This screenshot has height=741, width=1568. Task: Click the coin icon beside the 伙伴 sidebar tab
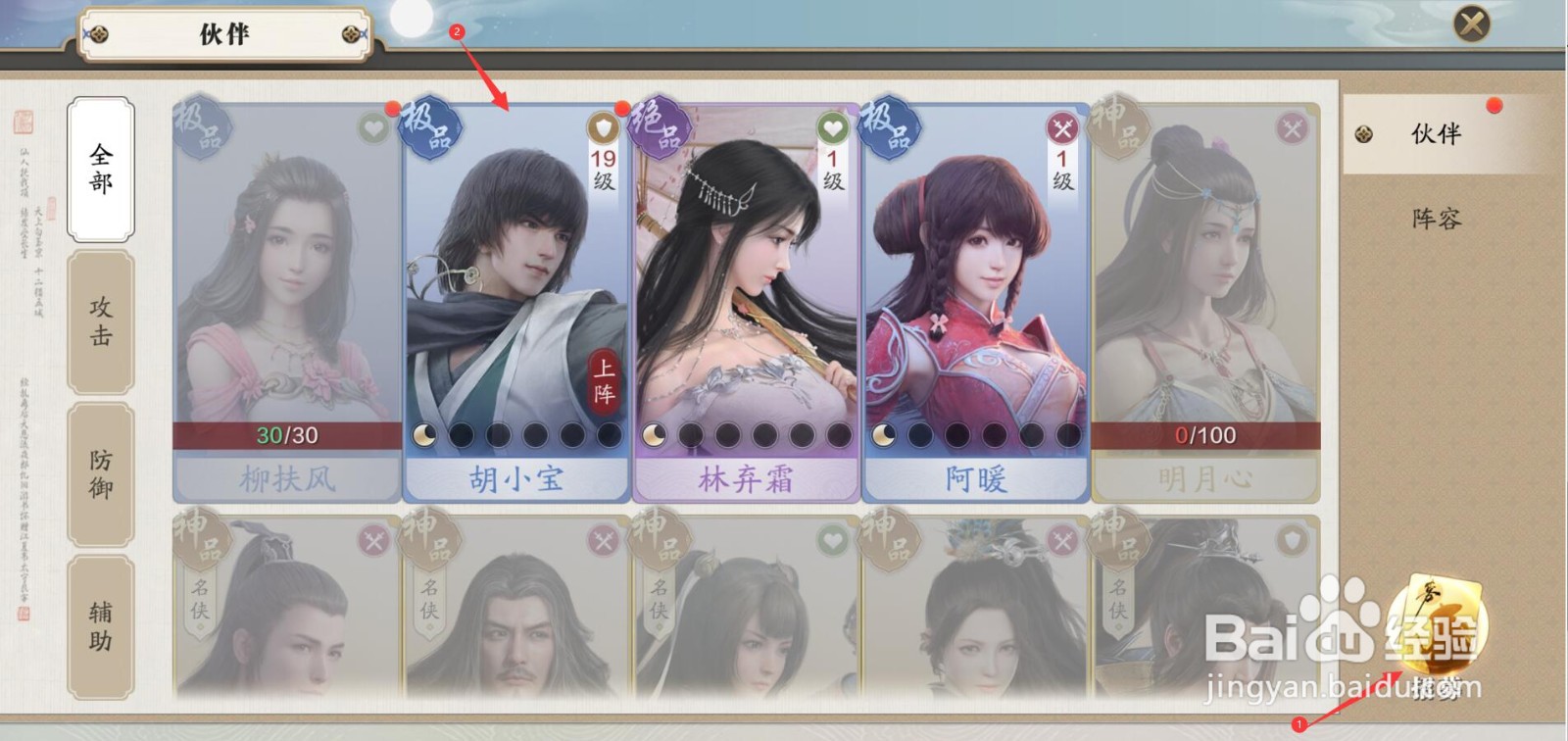(x=1362, y=134)
